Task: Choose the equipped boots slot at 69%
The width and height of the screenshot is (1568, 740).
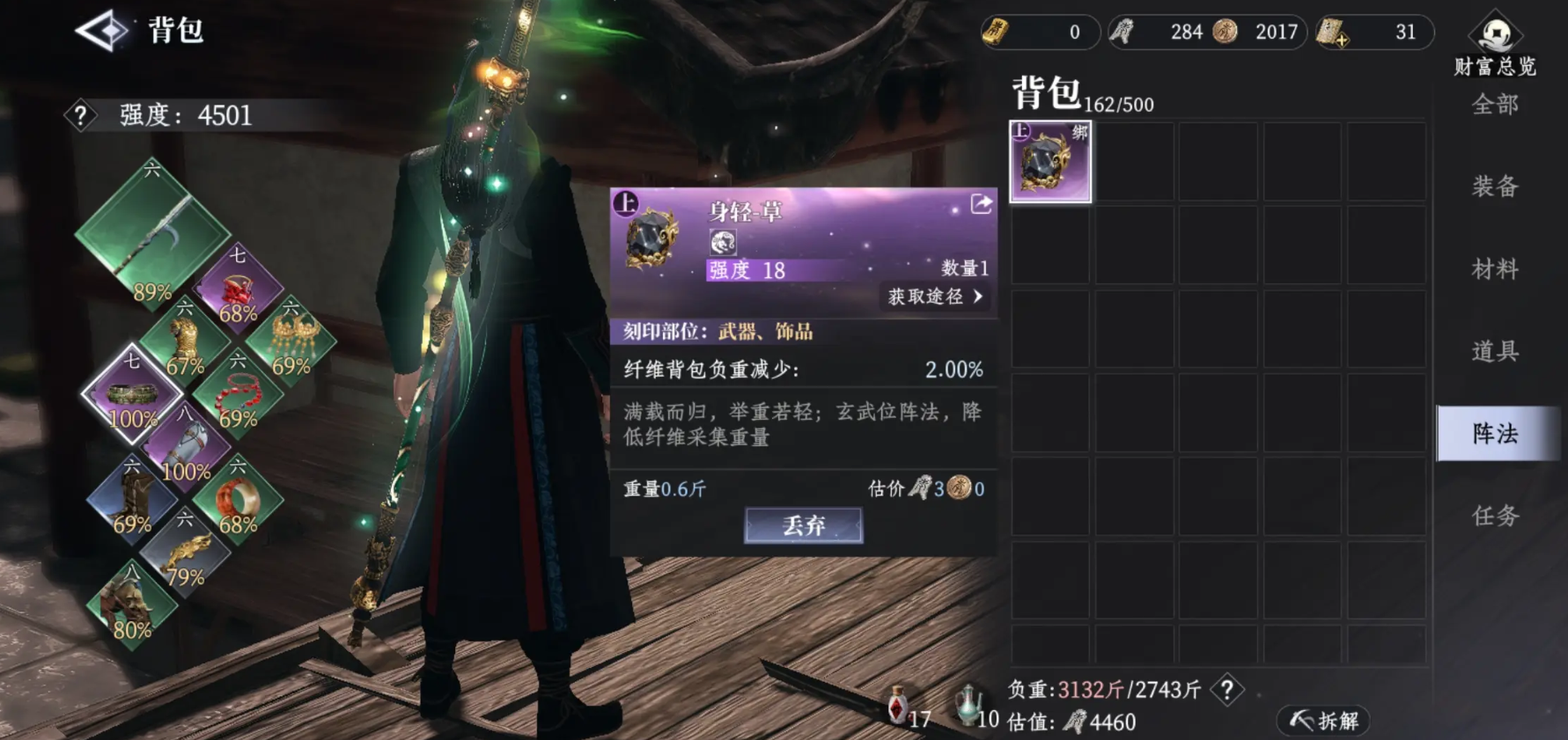Action: [x=132, y=503]
